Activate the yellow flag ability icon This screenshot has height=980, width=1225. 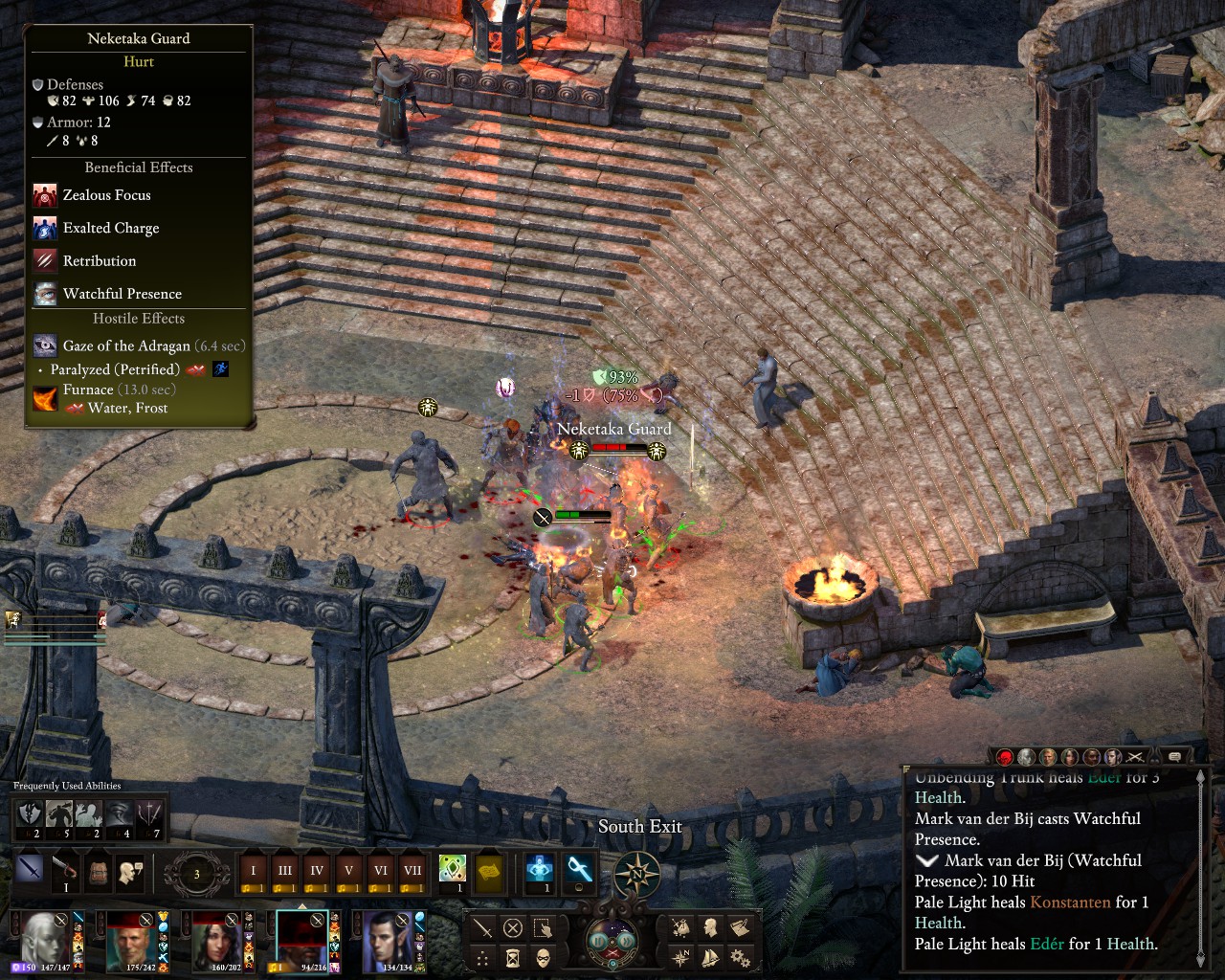tap(490, 871)
